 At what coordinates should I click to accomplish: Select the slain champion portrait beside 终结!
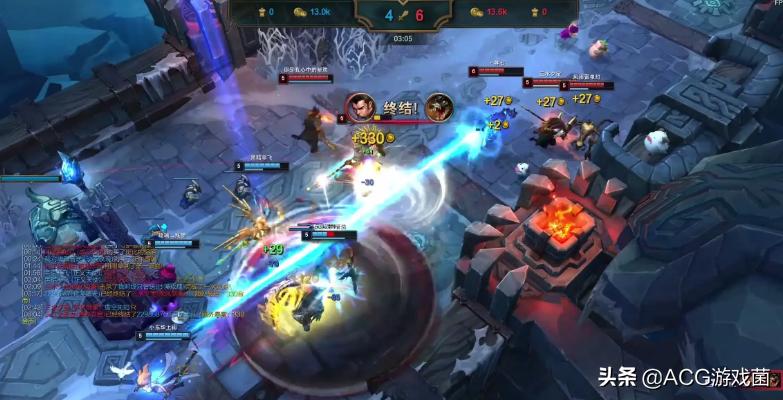439,107
